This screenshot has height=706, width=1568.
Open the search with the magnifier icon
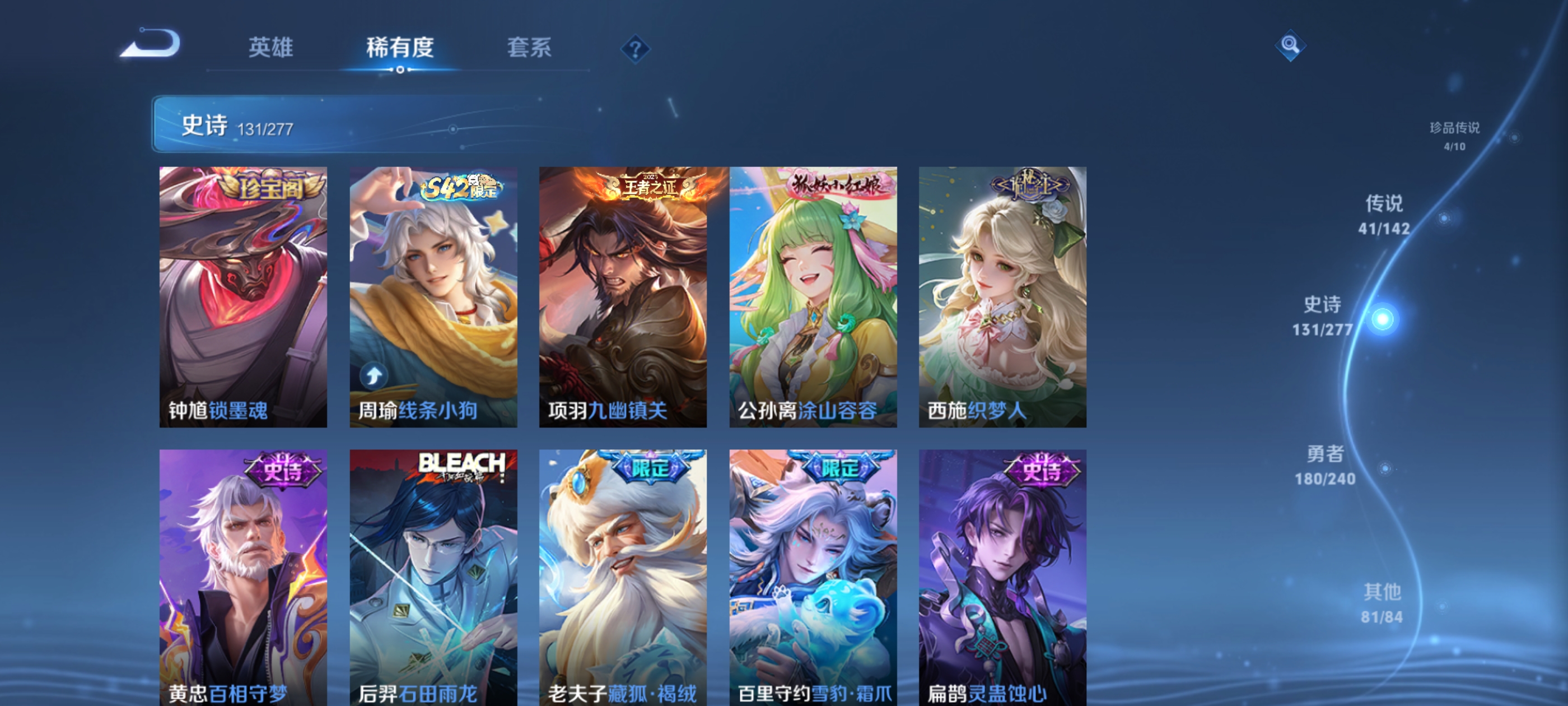pyautogui.click(x=1290, y=46)
